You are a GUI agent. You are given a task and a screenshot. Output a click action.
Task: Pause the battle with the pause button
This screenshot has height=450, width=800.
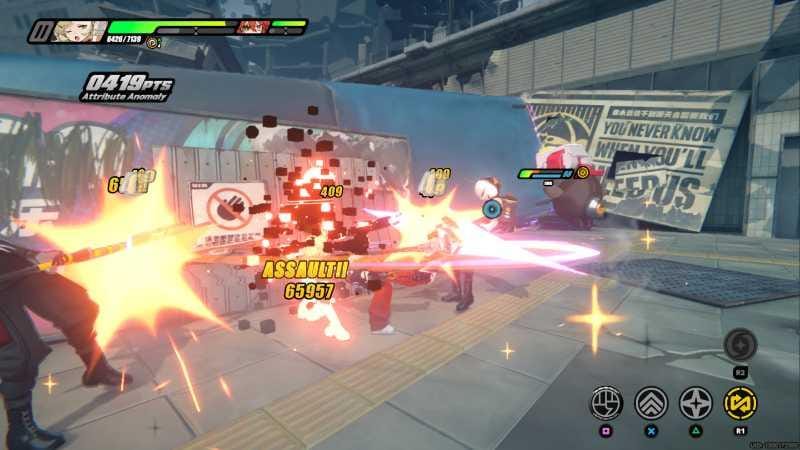click(x=40, y=31)
